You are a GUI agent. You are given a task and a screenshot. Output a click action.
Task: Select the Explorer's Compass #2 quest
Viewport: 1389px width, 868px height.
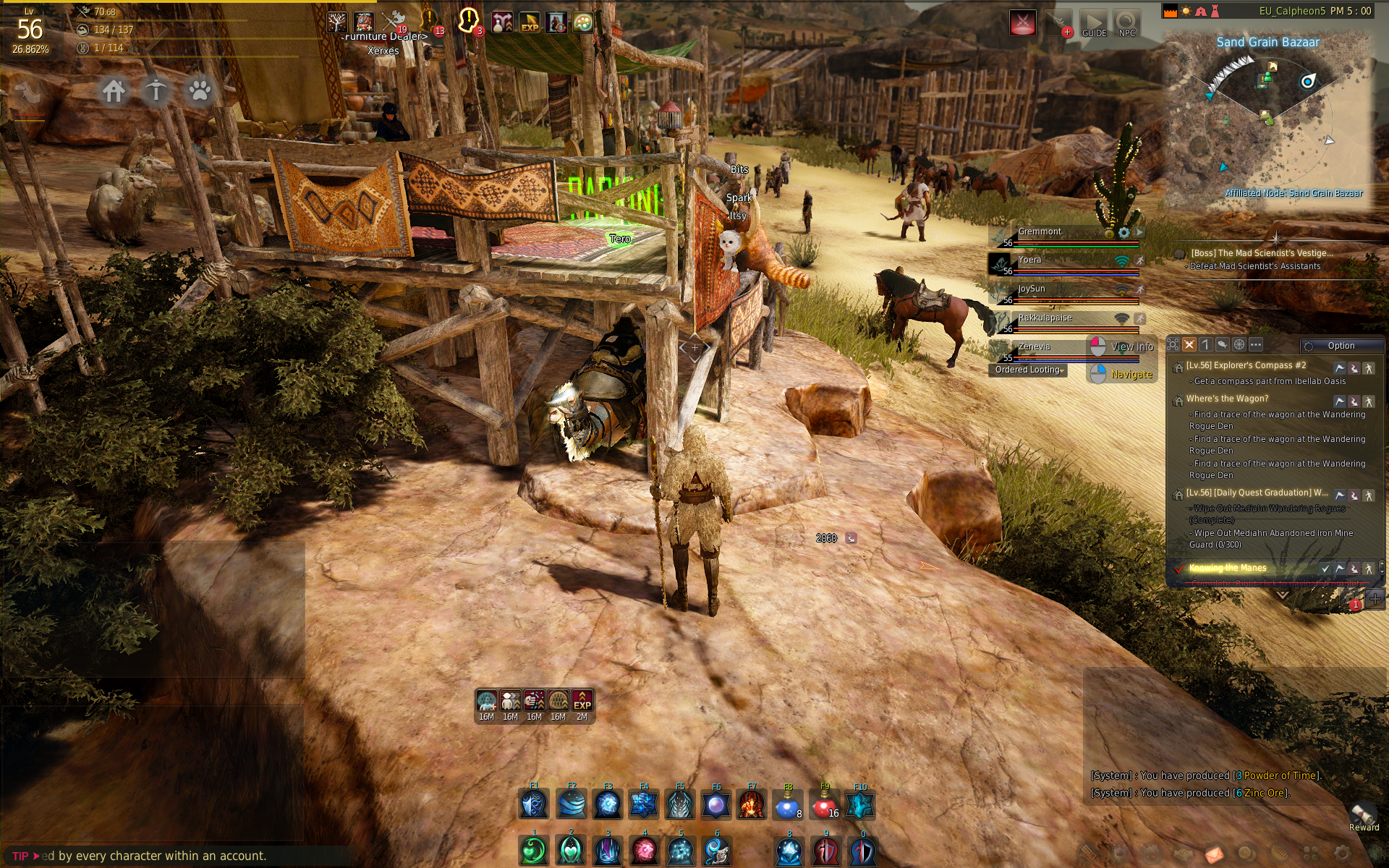[1246, 365]
